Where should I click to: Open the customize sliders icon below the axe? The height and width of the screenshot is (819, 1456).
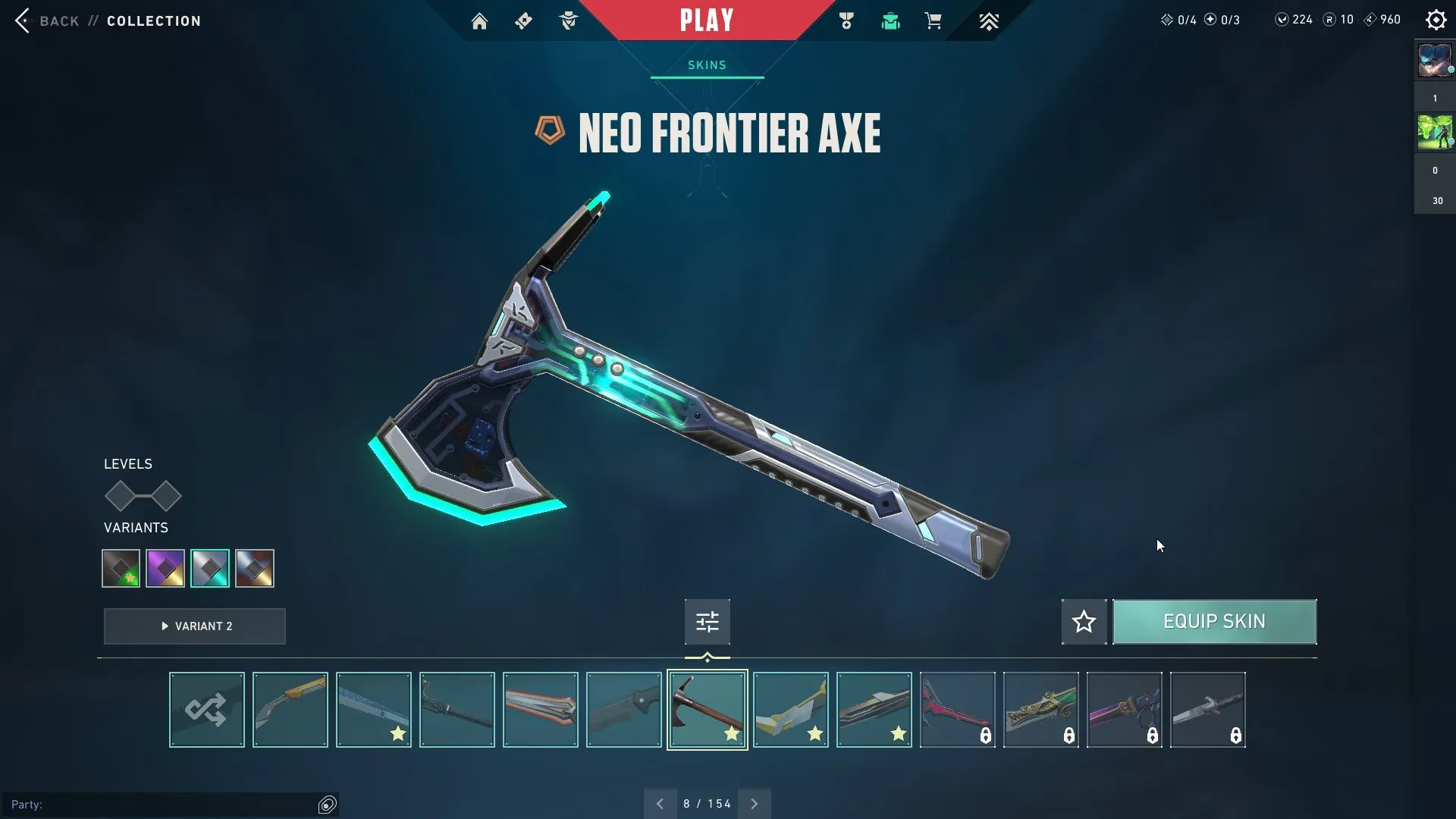(x=706, y=621)
